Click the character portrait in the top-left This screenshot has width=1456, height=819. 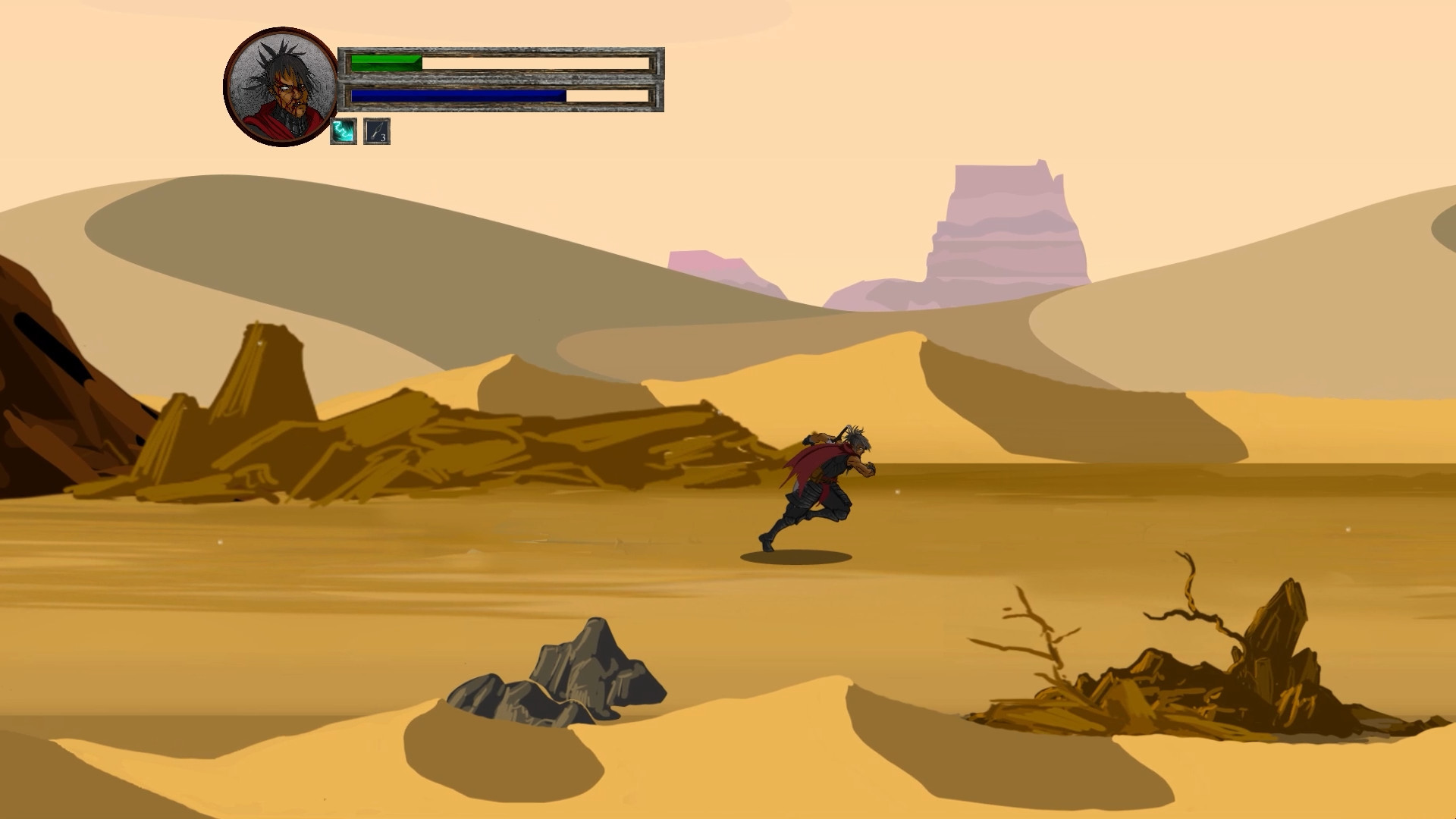click(x=278, y=87)
